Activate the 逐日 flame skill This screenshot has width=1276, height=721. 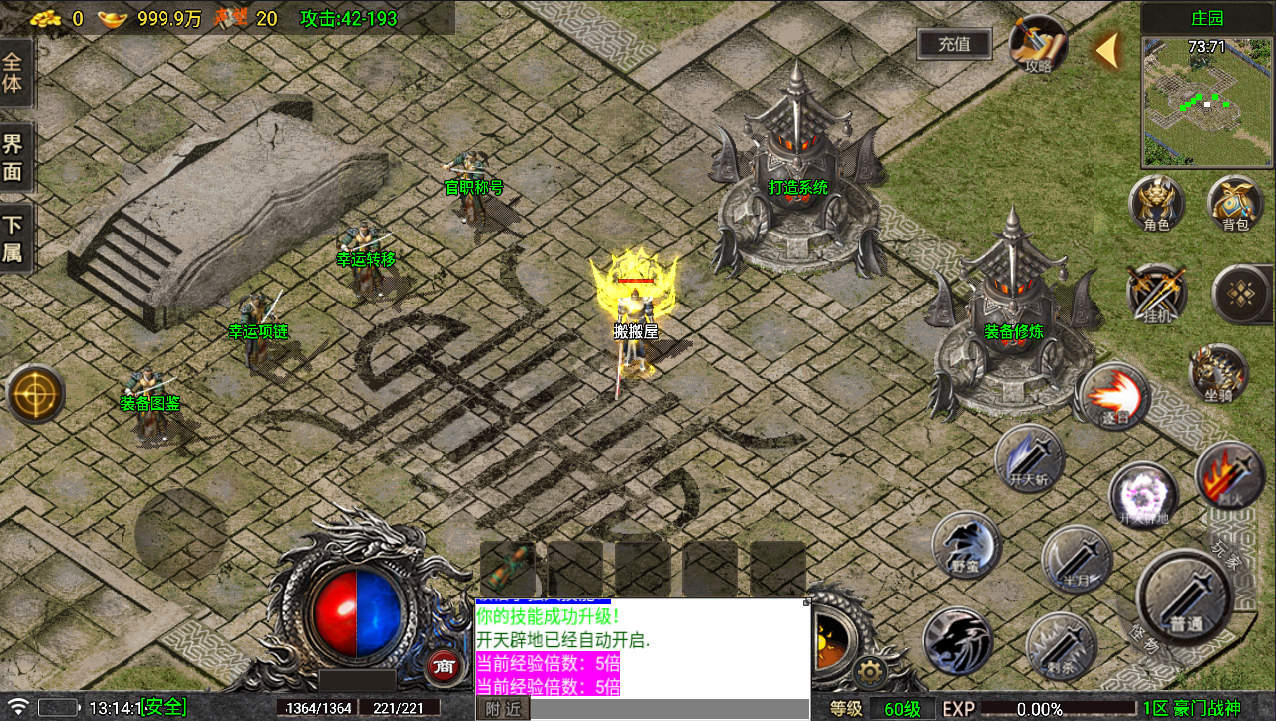[x=1112, y=397]
